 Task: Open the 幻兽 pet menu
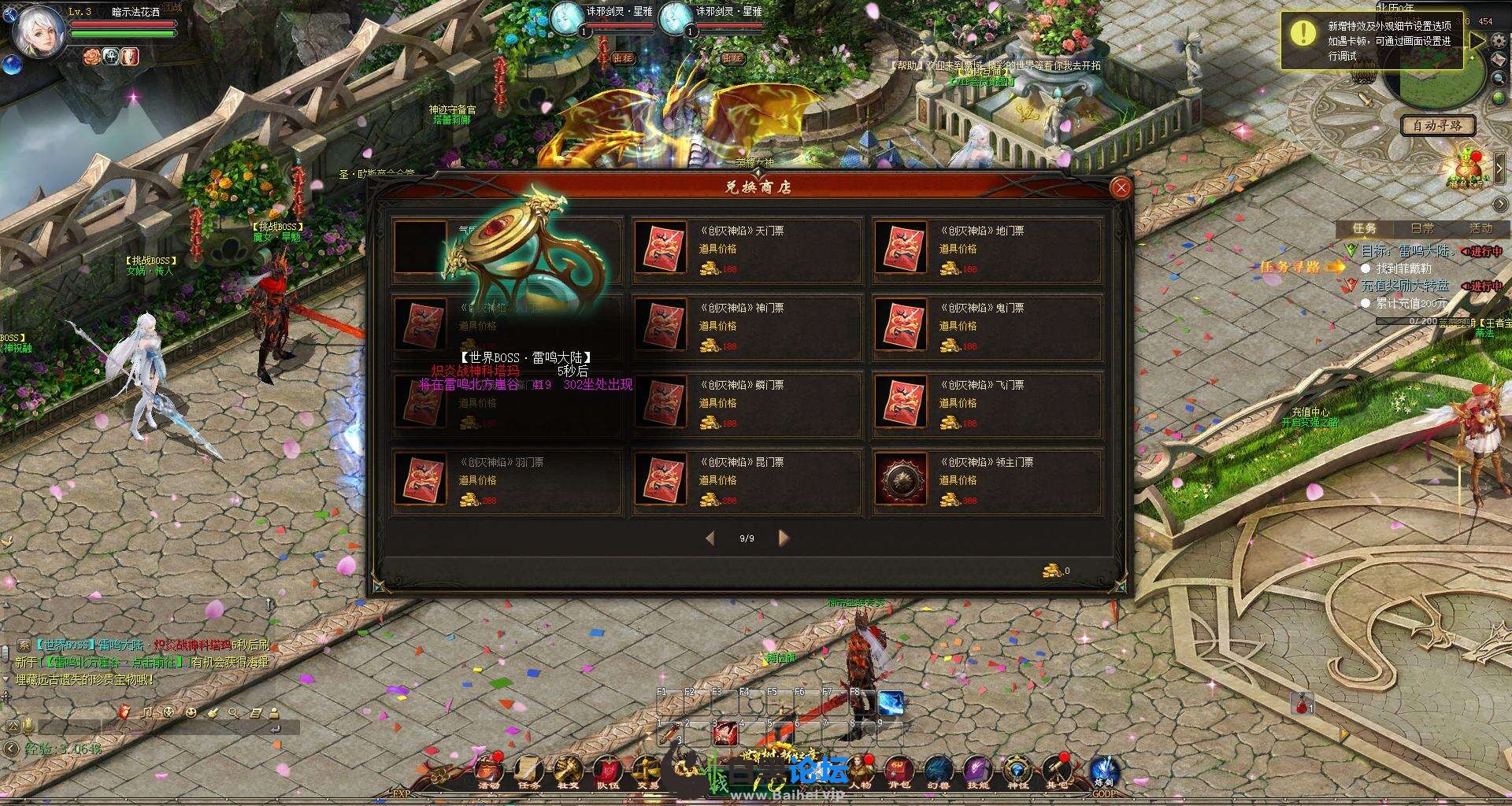[938, 771]
